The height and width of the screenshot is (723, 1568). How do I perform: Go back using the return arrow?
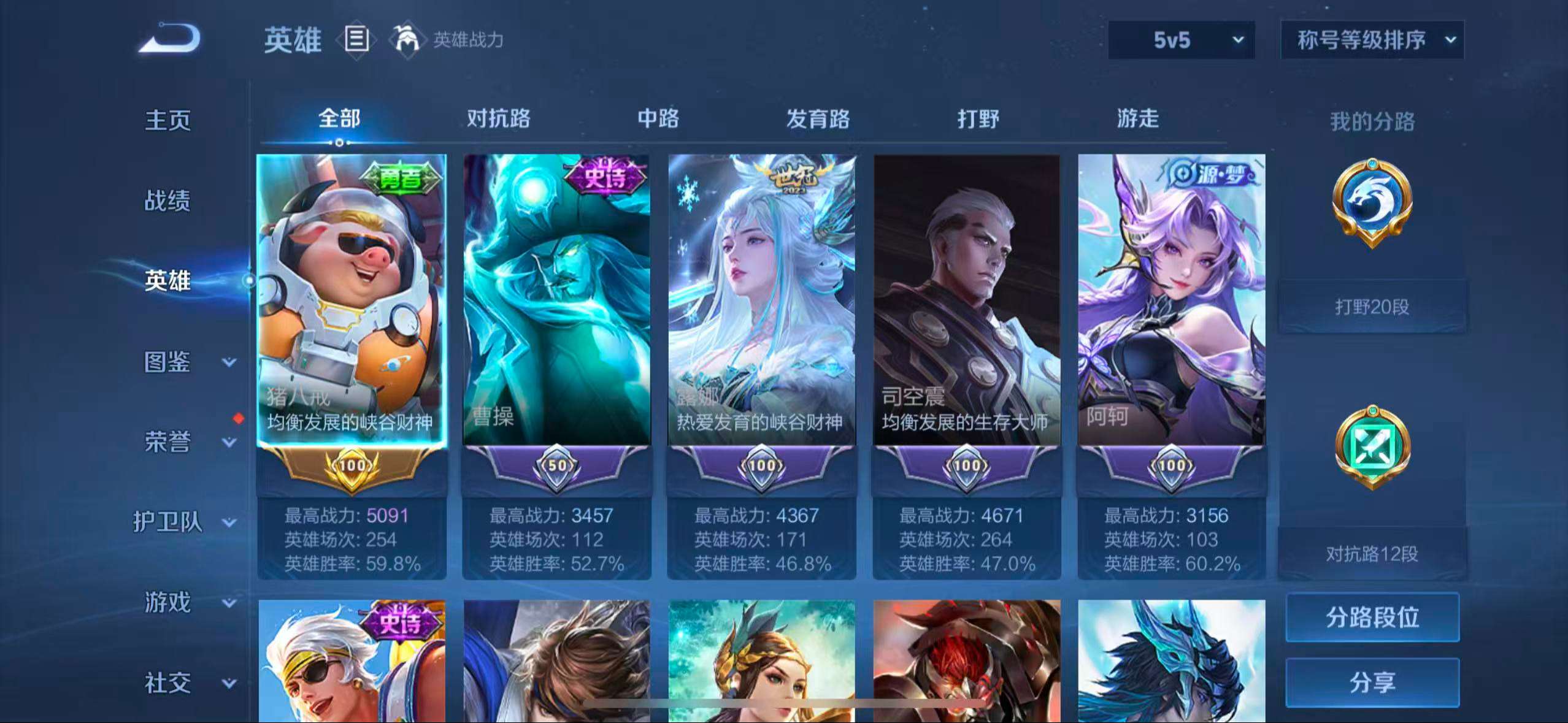click(170, 39)
